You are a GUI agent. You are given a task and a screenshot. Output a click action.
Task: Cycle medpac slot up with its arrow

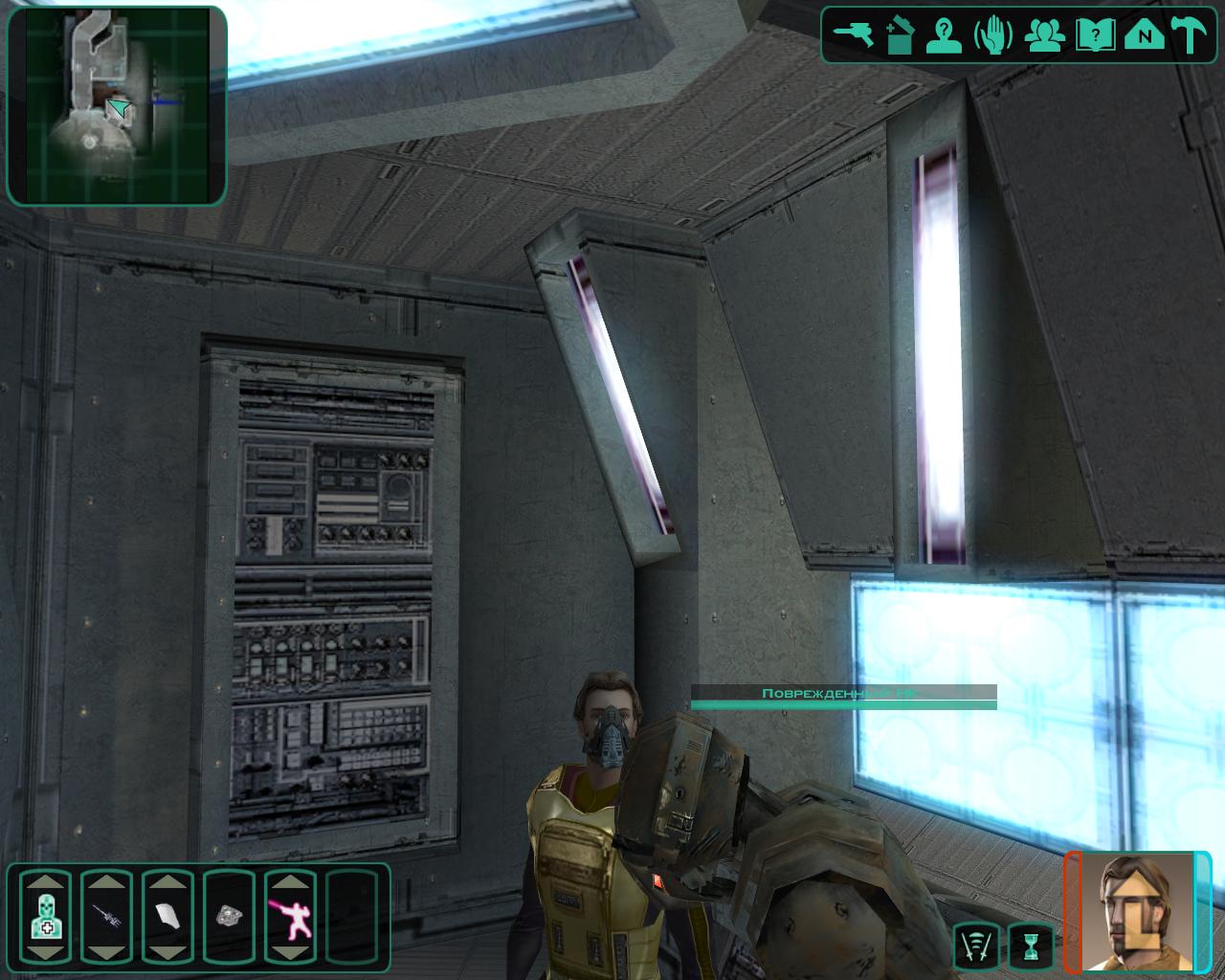45,880
